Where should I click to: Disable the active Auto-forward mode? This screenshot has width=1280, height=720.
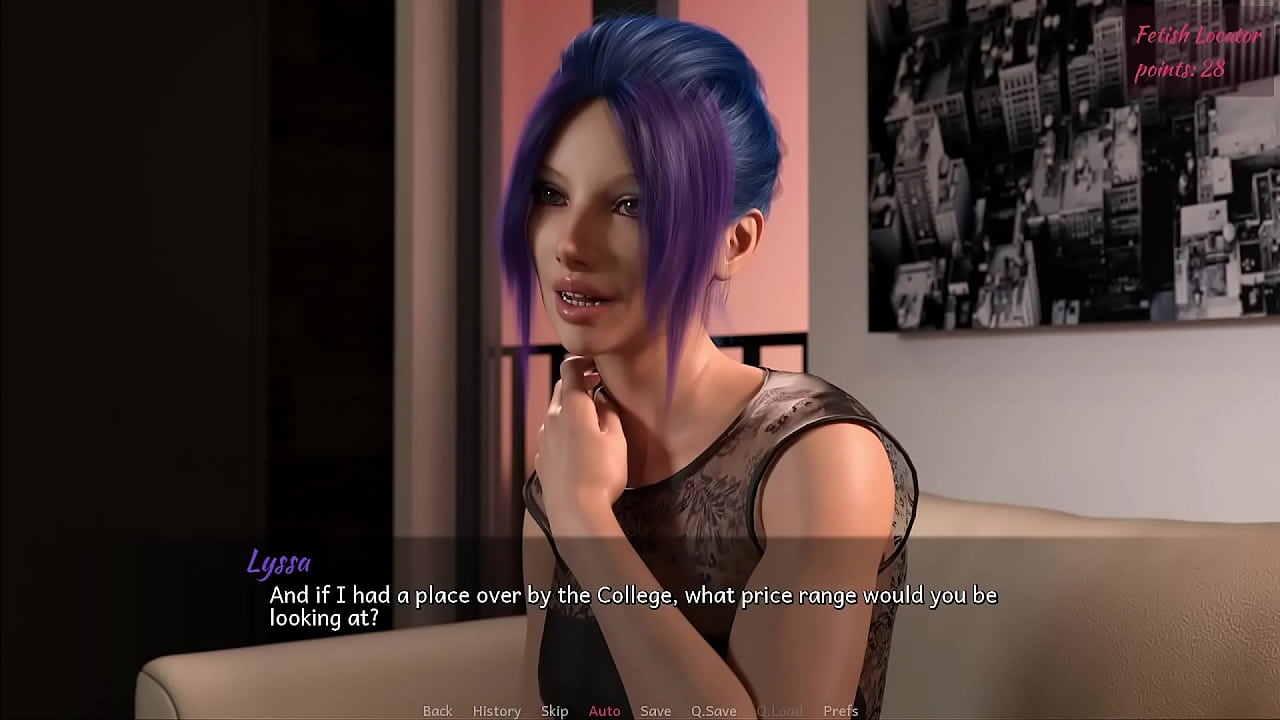tap(605, 711)
